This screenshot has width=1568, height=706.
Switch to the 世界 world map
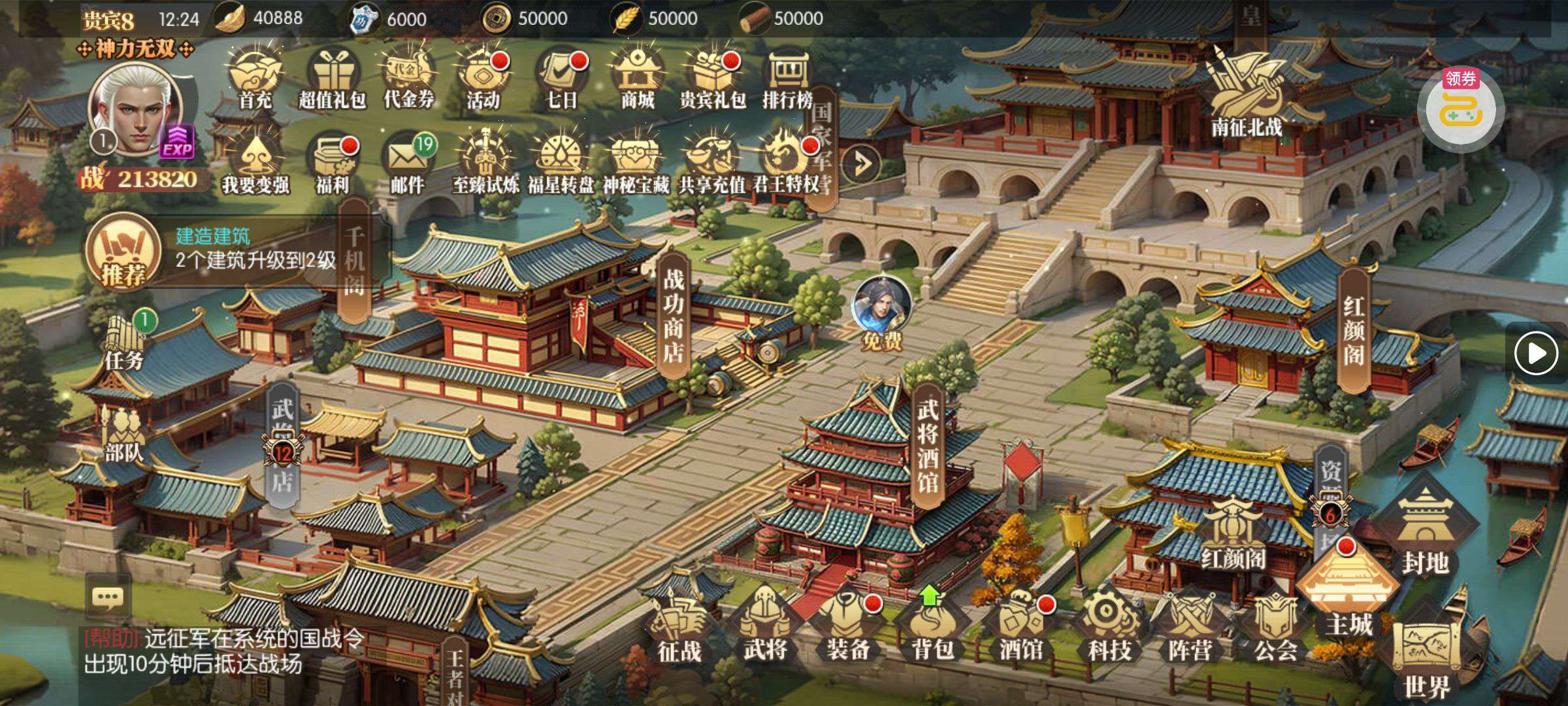click(1426, 660)
